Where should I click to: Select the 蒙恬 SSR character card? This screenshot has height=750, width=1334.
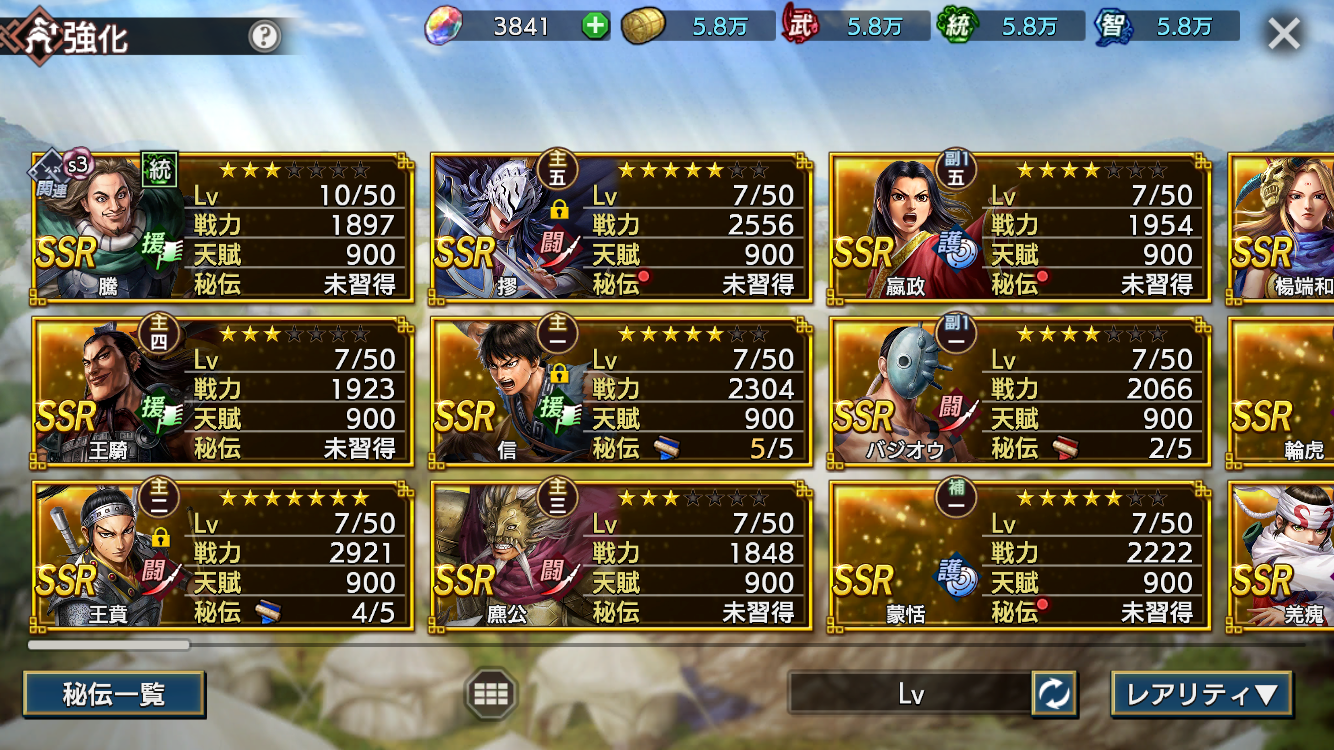1019,555
